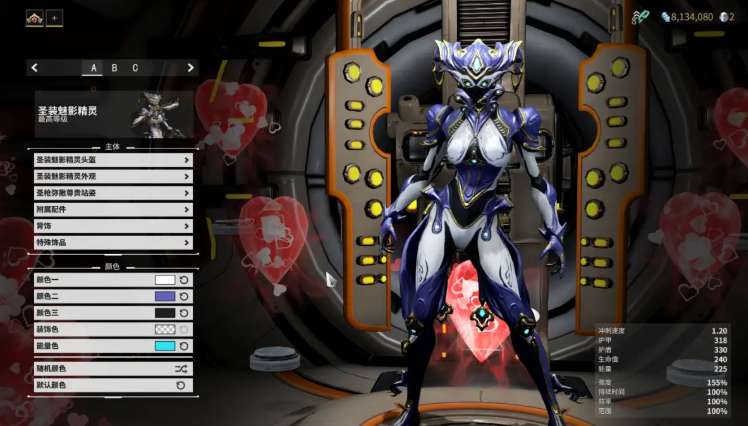Pick the cyan 能量色 energy color swatch
This screenshot has height=426, width=748.
165,346
